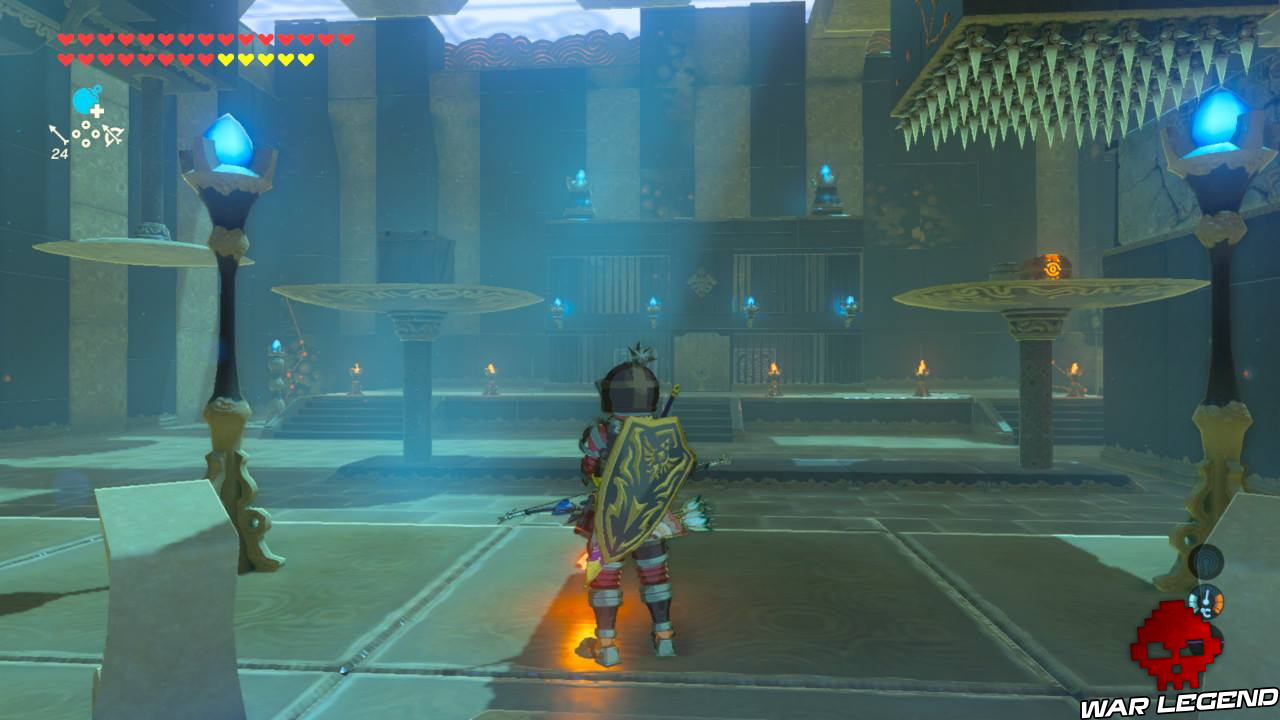Screen dimensions: 1280x720
Task: Click the darkened indicator below the thermometer
Action: (1206, 642)
